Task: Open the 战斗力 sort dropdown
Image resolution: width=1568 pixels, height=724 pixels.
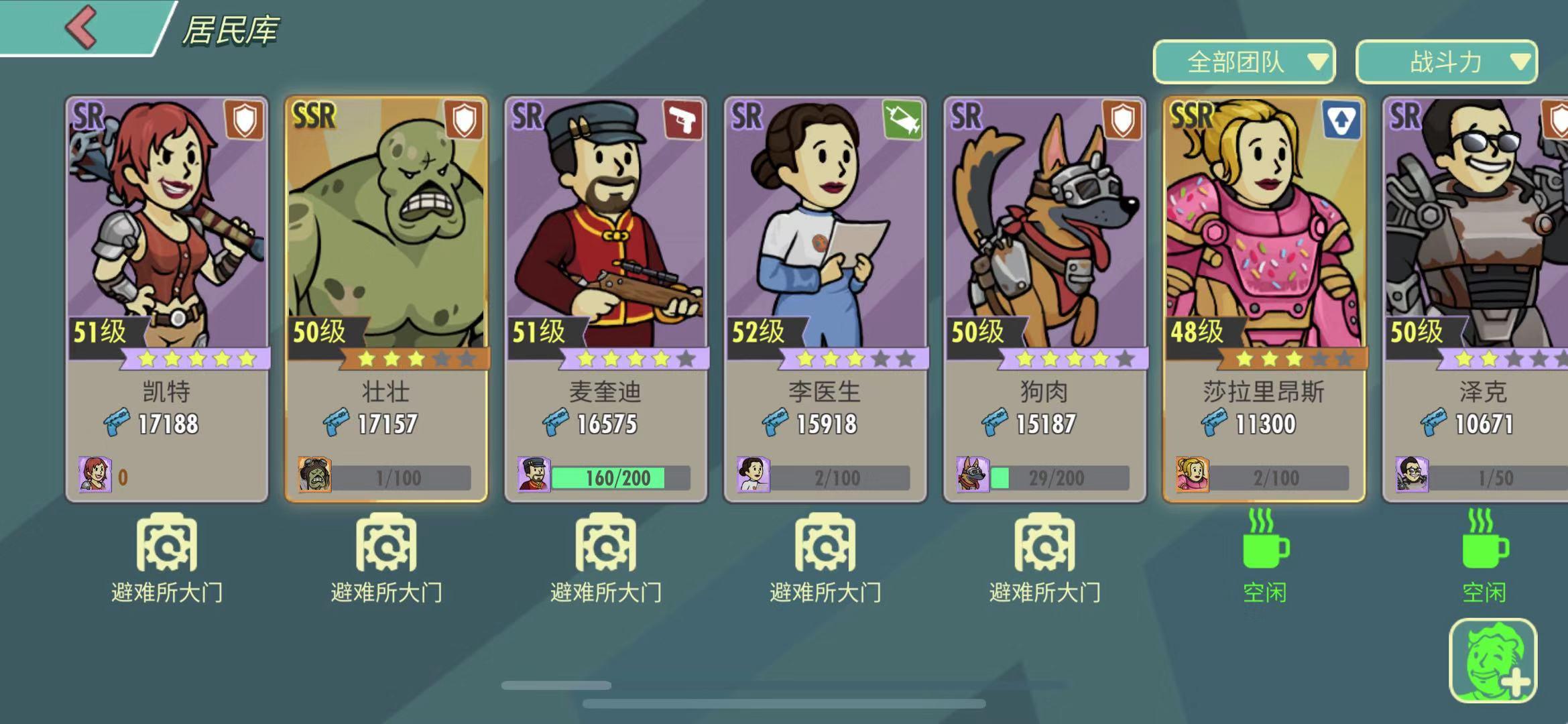Action: coord(1446,62)
